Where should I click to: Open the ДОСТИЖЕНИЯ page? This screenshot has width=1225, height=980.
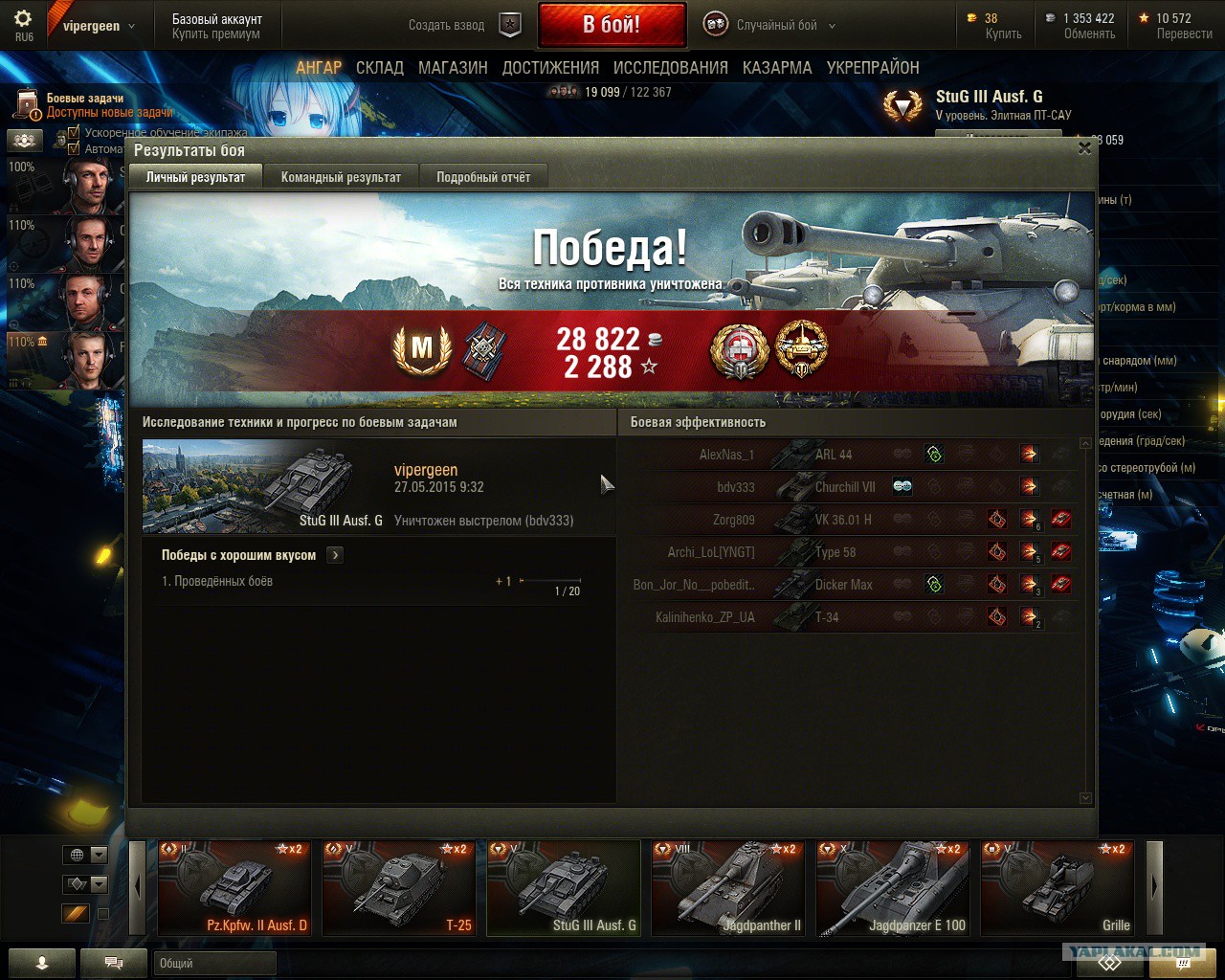(550, 68)
